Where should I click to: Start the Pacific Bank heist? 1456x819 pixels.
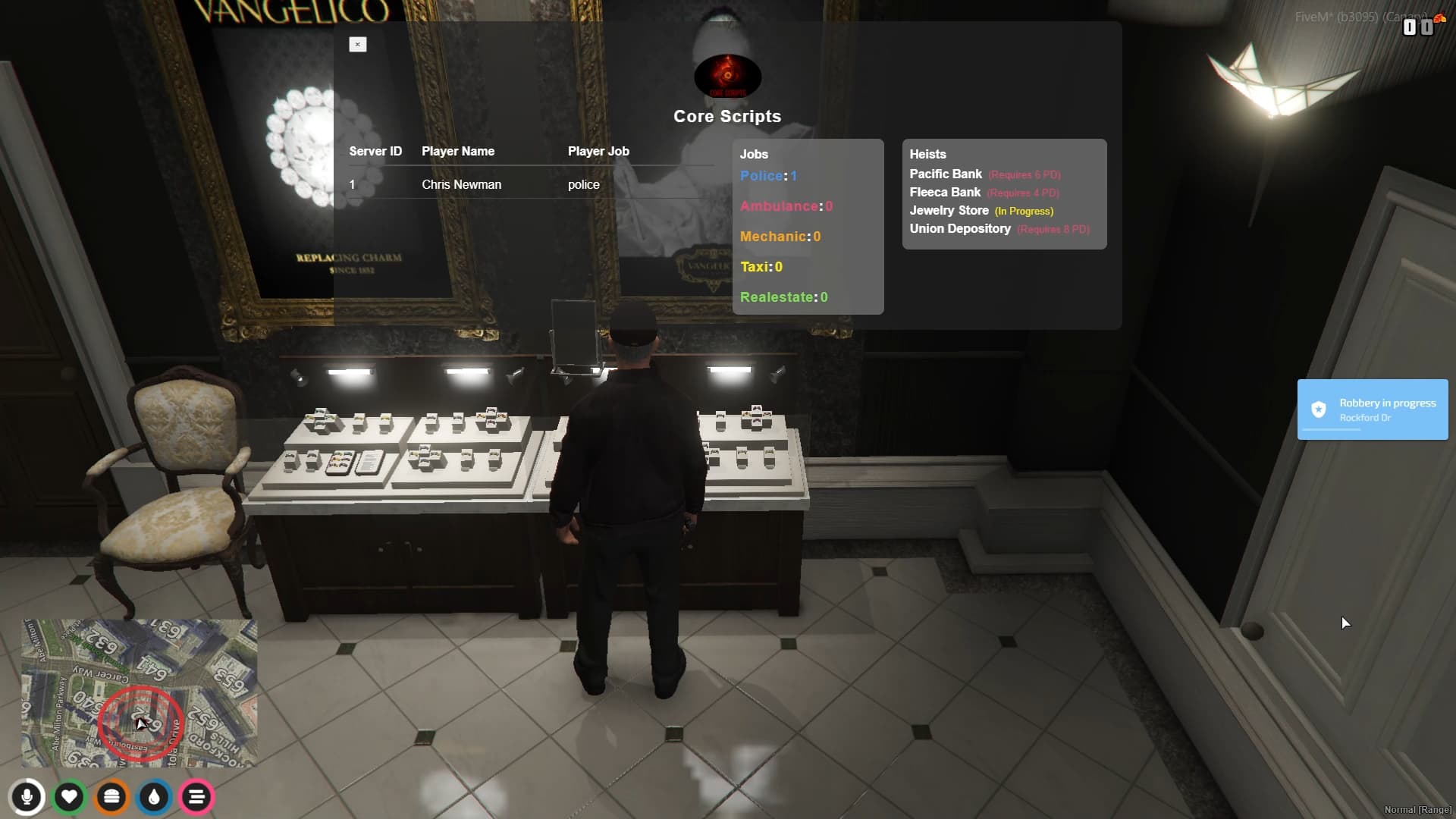tap(945, 174)
